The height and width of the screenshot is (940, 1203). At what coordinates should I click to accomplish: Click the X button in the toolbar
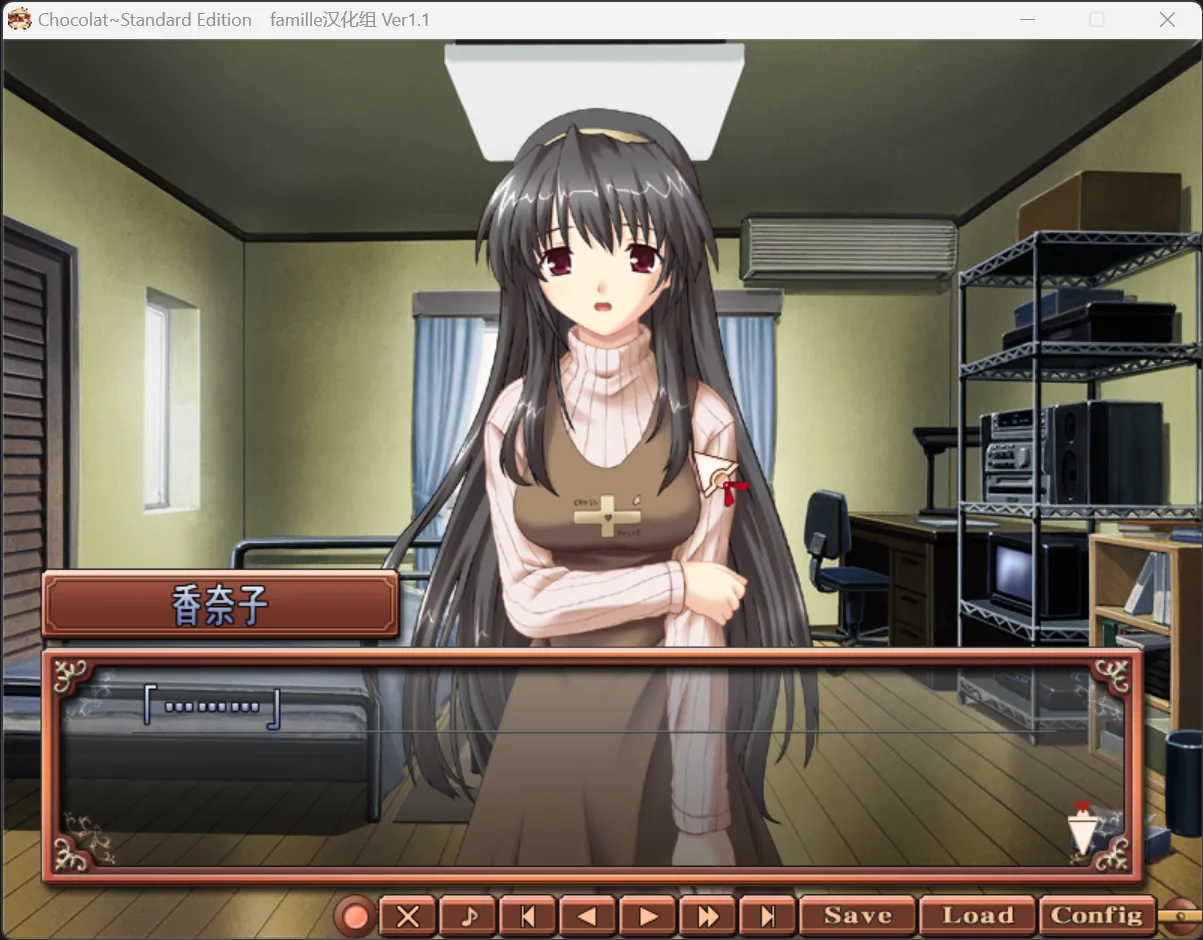point(408,916)
